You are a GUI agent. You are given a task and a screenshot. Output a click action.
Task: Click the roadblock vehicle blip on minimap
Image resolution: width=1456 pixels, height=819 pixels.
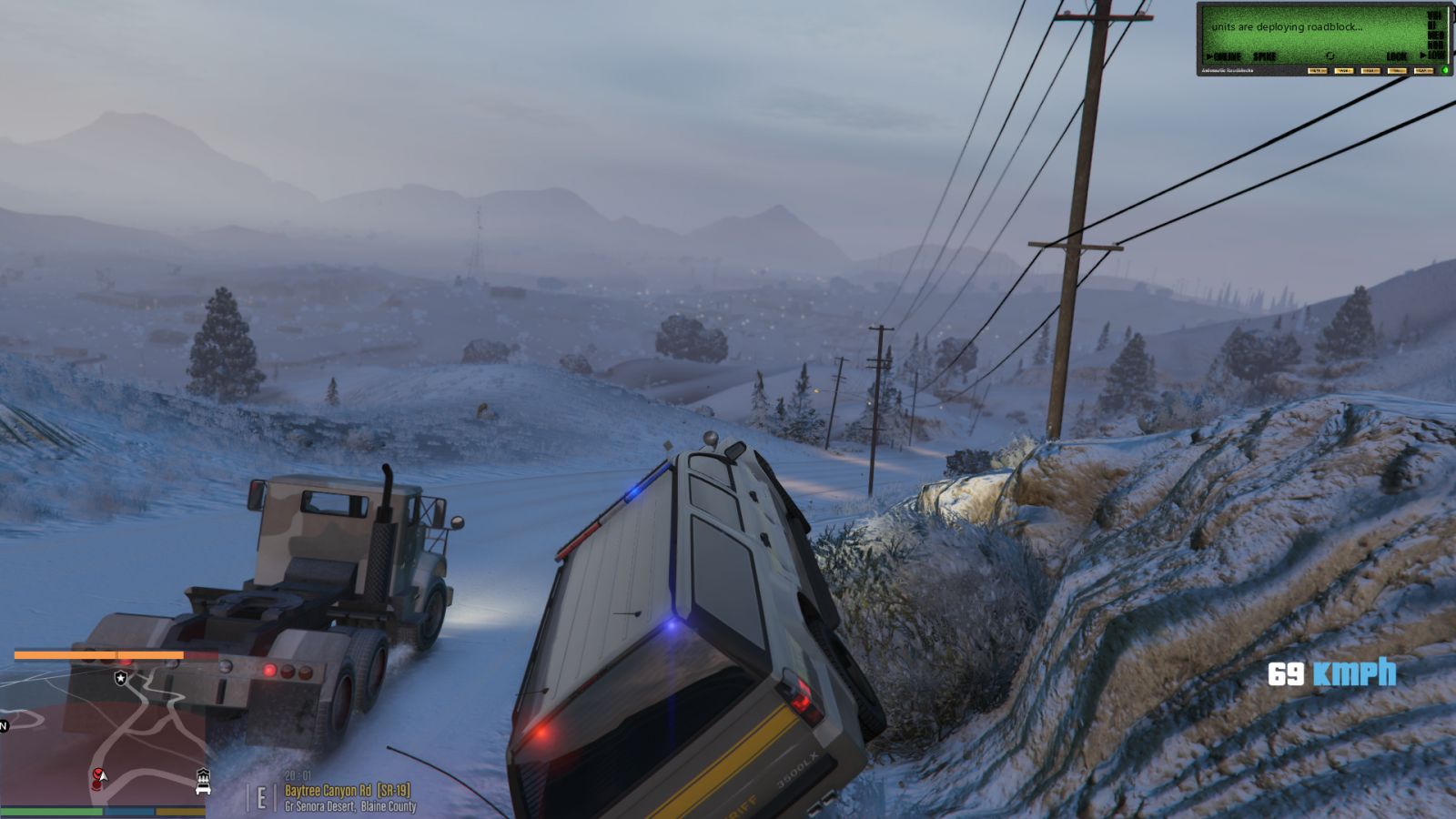203,780
